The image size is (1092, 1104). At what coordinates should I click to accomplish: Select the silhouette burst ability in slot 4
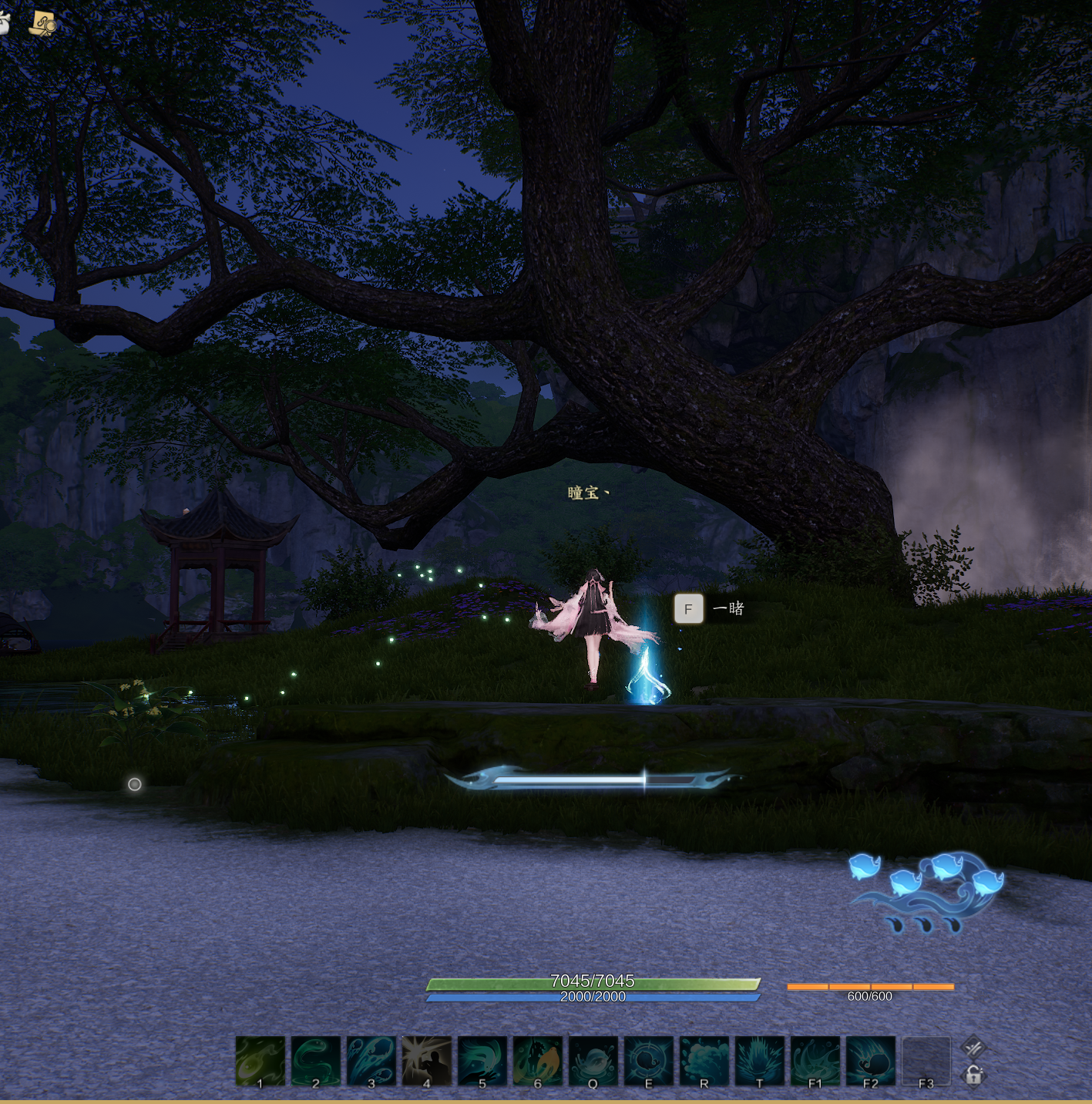427,1061
